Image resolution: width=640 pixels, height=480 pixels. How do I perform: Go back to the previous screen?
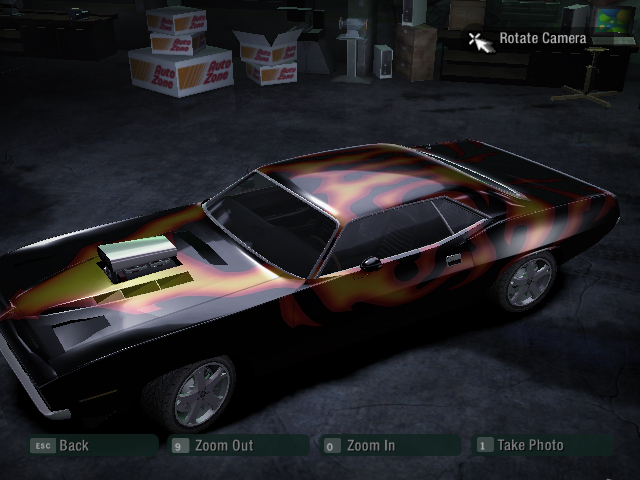click(73, 445)
